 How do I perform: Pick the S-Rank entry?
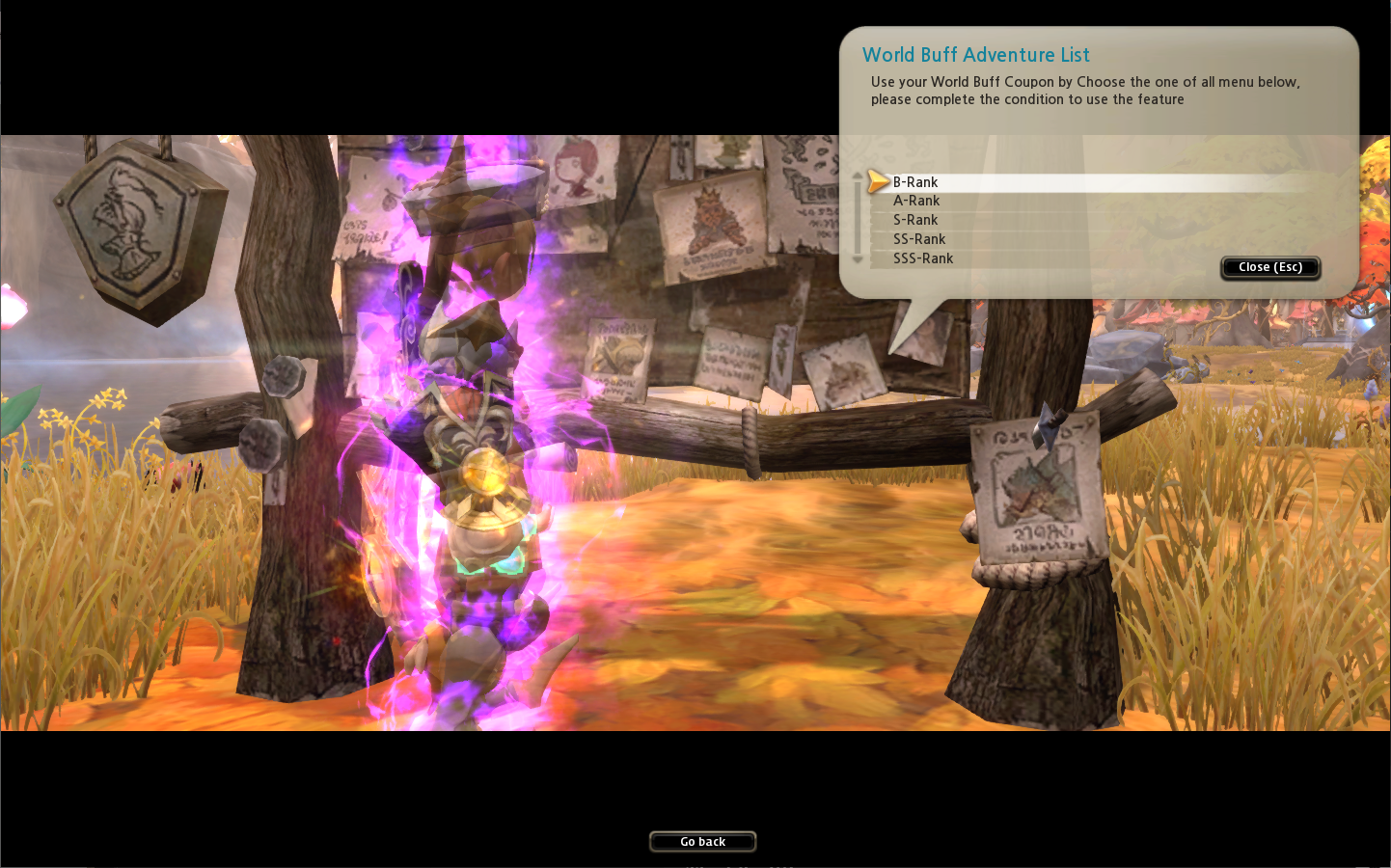[x=914, y=220]
